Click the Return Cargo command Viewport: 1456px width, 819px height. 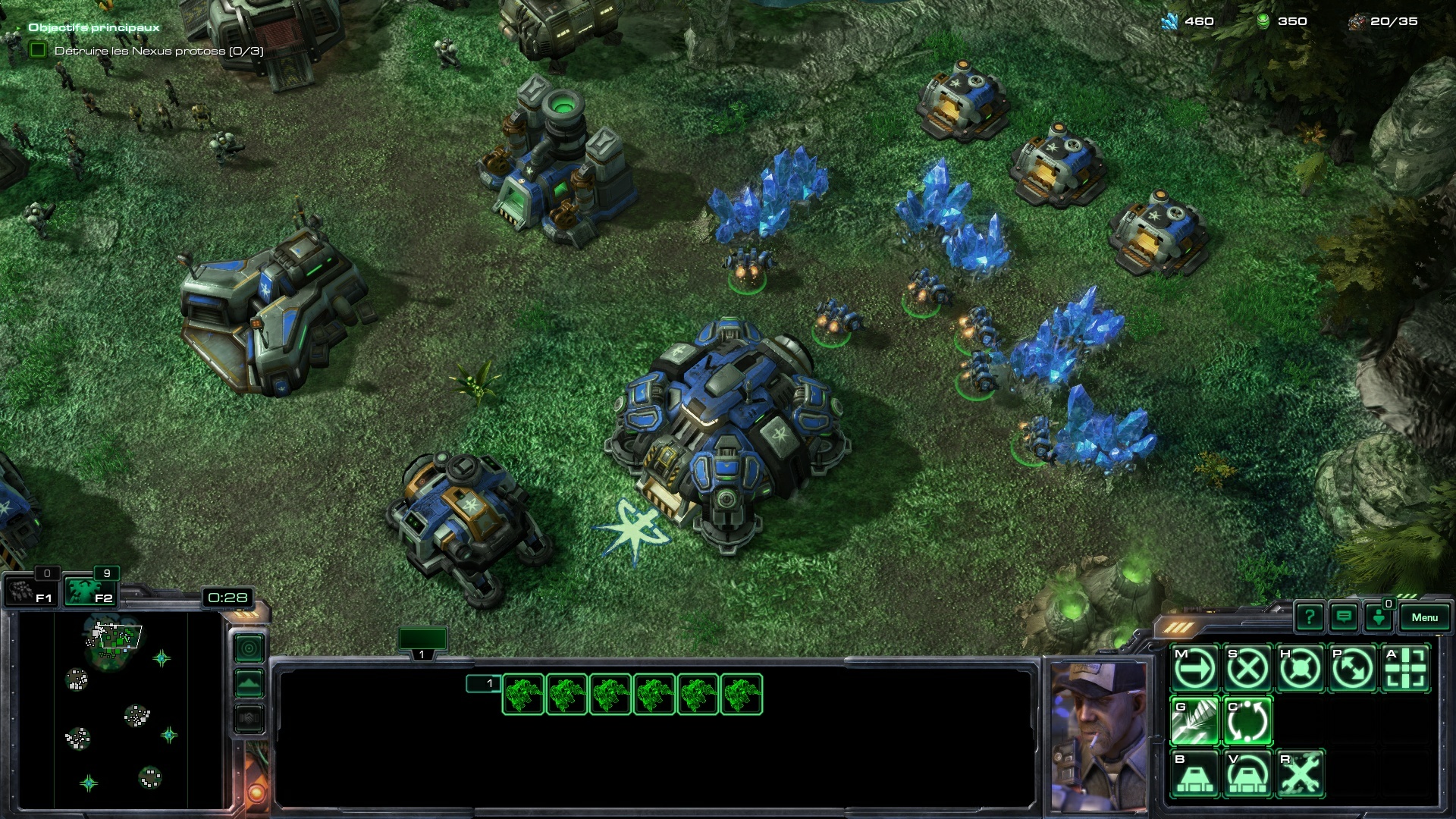[x=1247, y=721]
